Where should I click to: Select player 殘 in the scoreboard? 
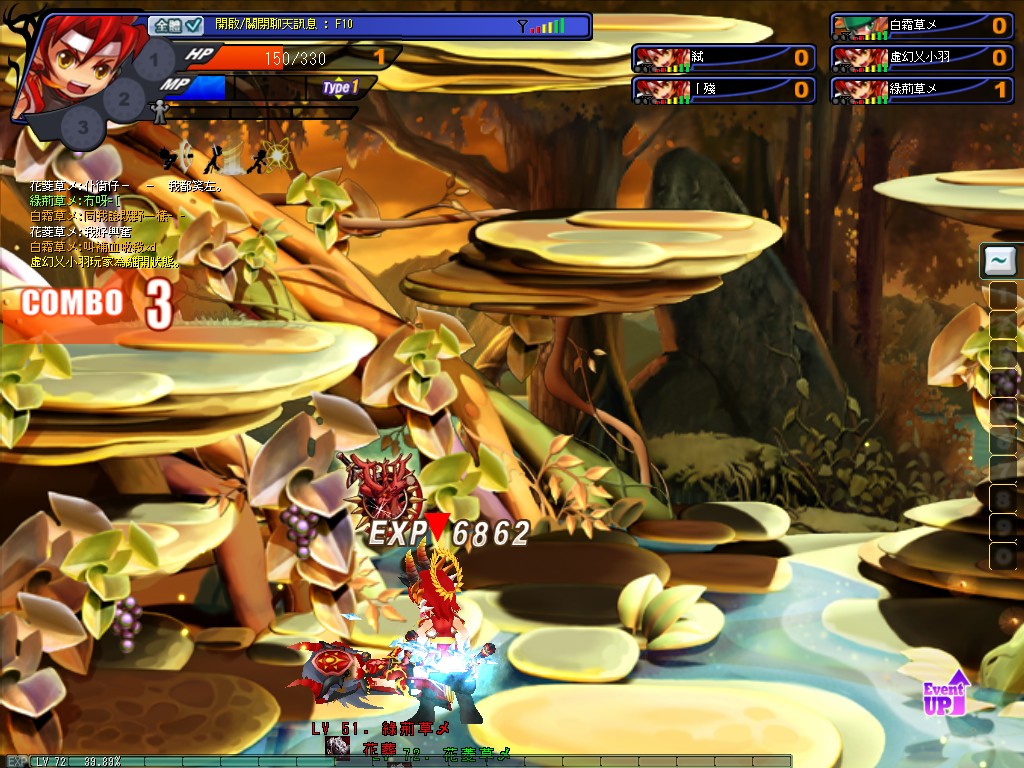(721, 91)
